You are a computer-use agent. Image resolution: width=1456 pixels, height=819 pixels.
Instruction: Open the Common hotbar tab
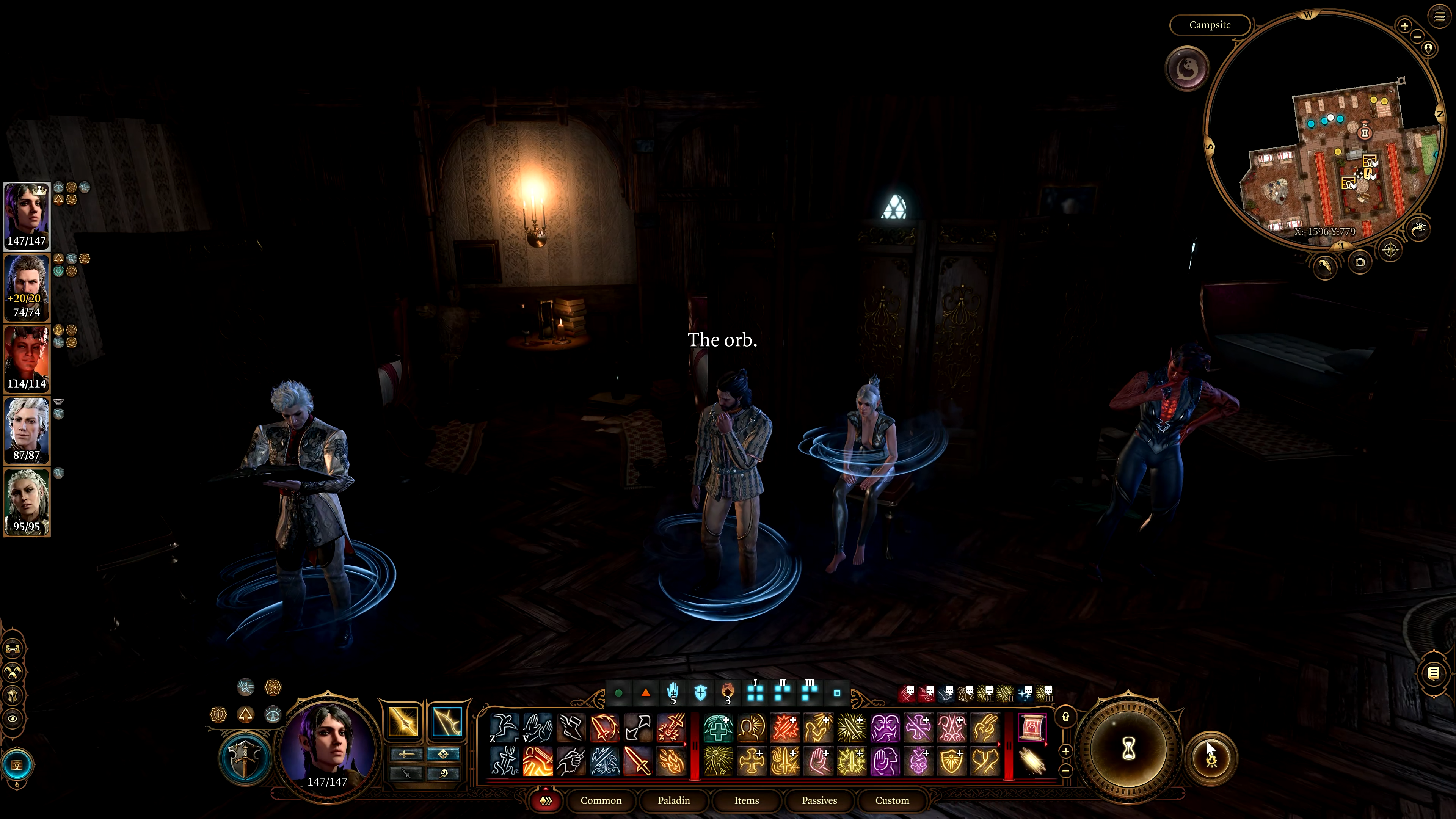601,800
